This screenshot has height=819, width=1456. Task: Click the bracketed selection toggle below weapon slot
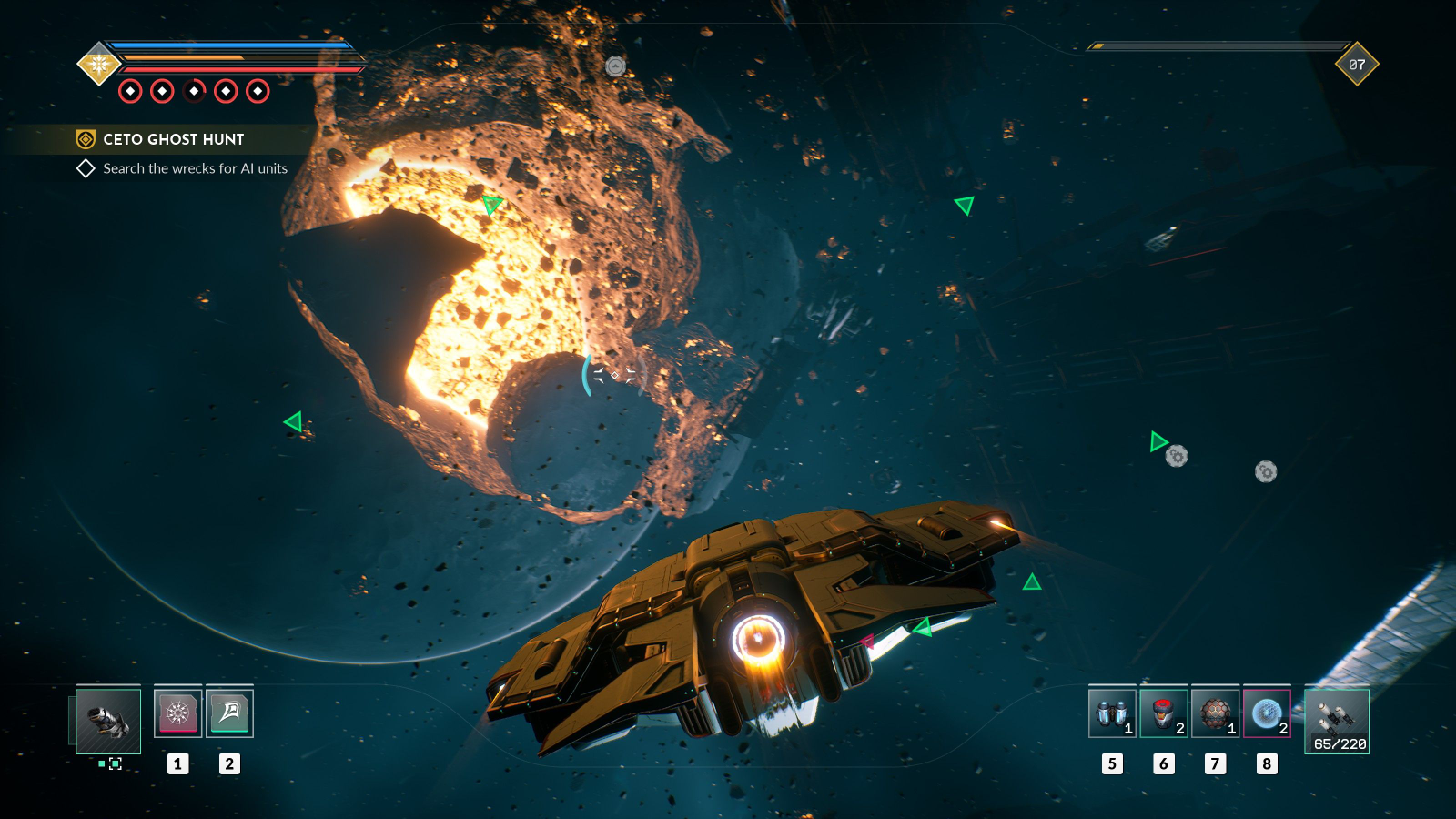tap(115, 764)
